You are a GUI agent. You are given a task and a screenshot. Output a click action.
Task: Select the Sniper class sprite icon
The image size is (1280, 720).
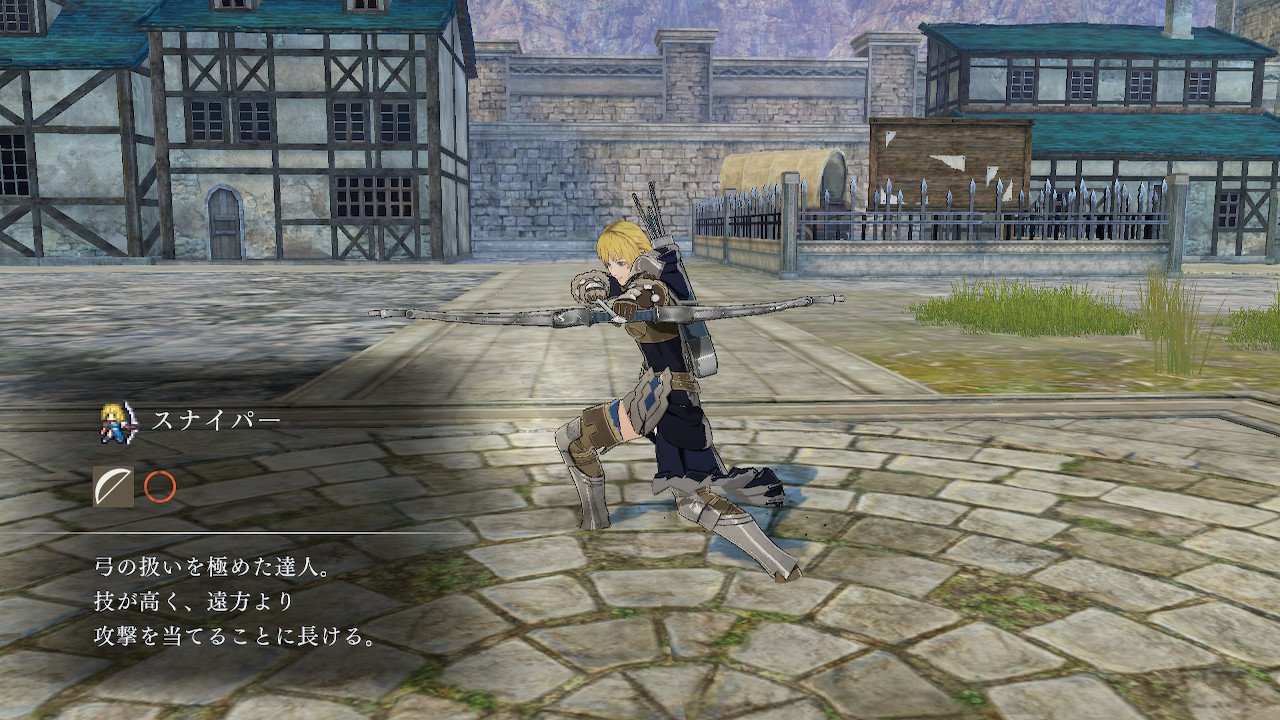118,421
